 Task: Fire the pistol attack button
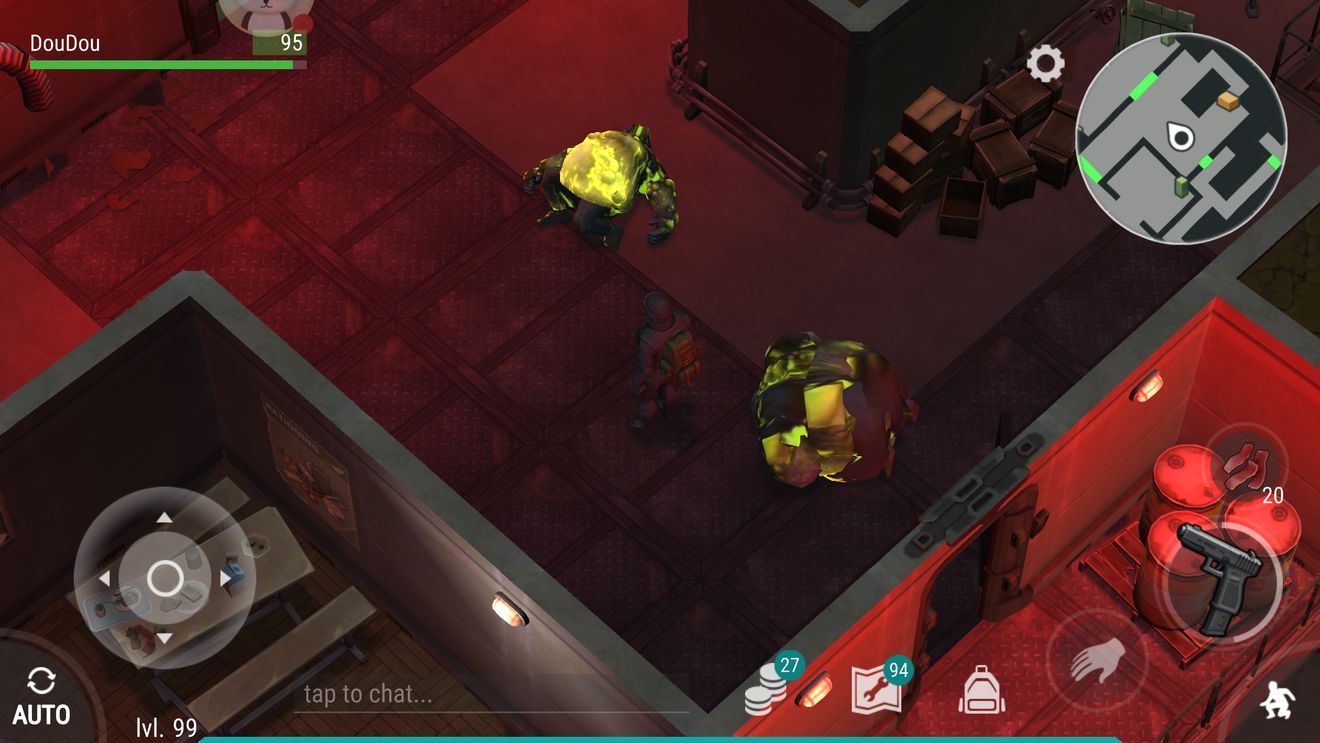tap(1220, 578)
